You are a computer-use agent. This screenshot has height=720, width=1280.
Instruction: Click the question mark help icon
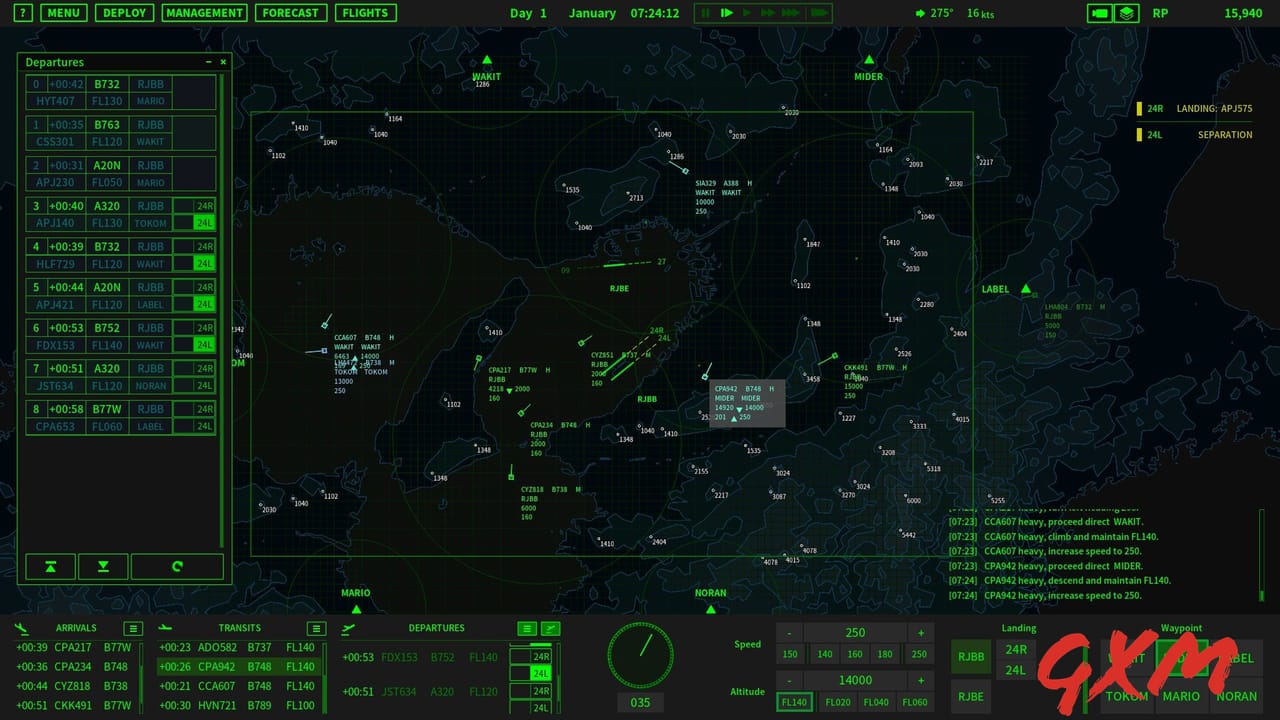[x=22, y=13]
